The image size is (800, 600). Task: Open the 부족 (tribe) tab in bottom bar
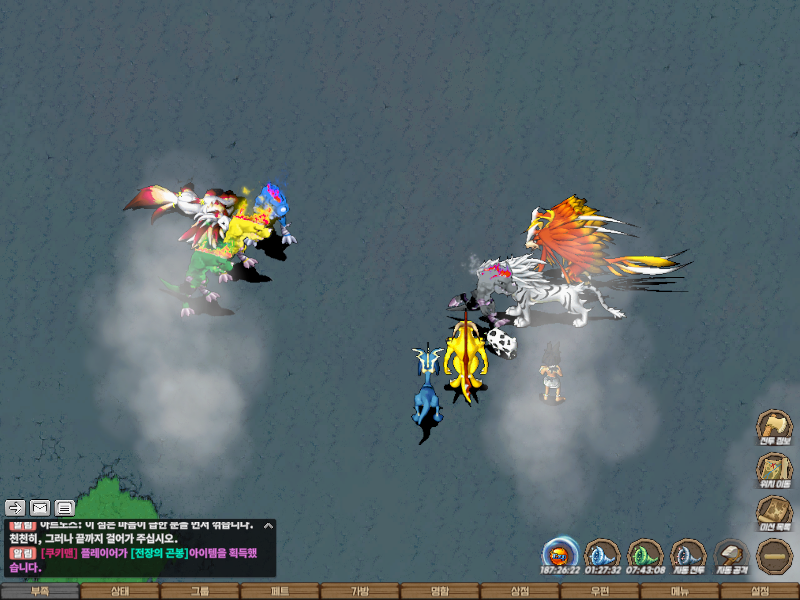click(40, 591)
